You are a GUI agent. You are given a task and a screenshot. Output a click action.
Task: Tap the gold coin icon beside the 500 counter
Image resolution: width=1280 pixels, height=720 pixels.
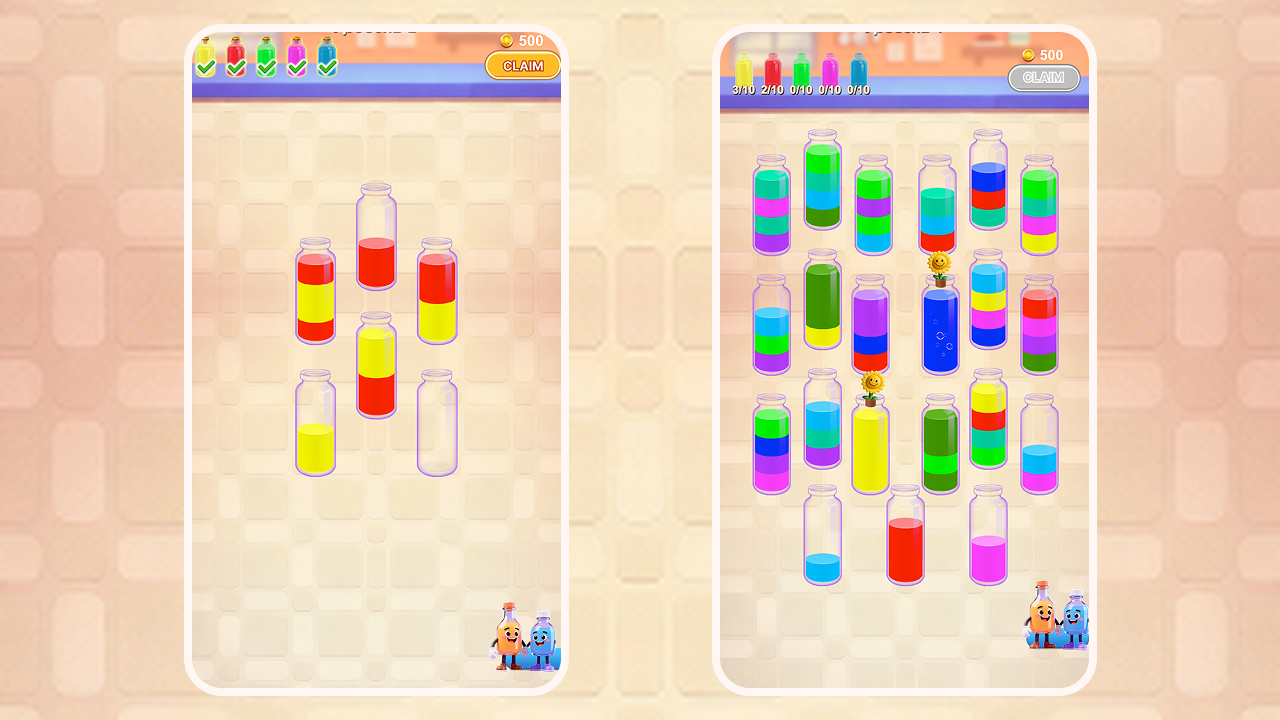[x=509, y=41]
